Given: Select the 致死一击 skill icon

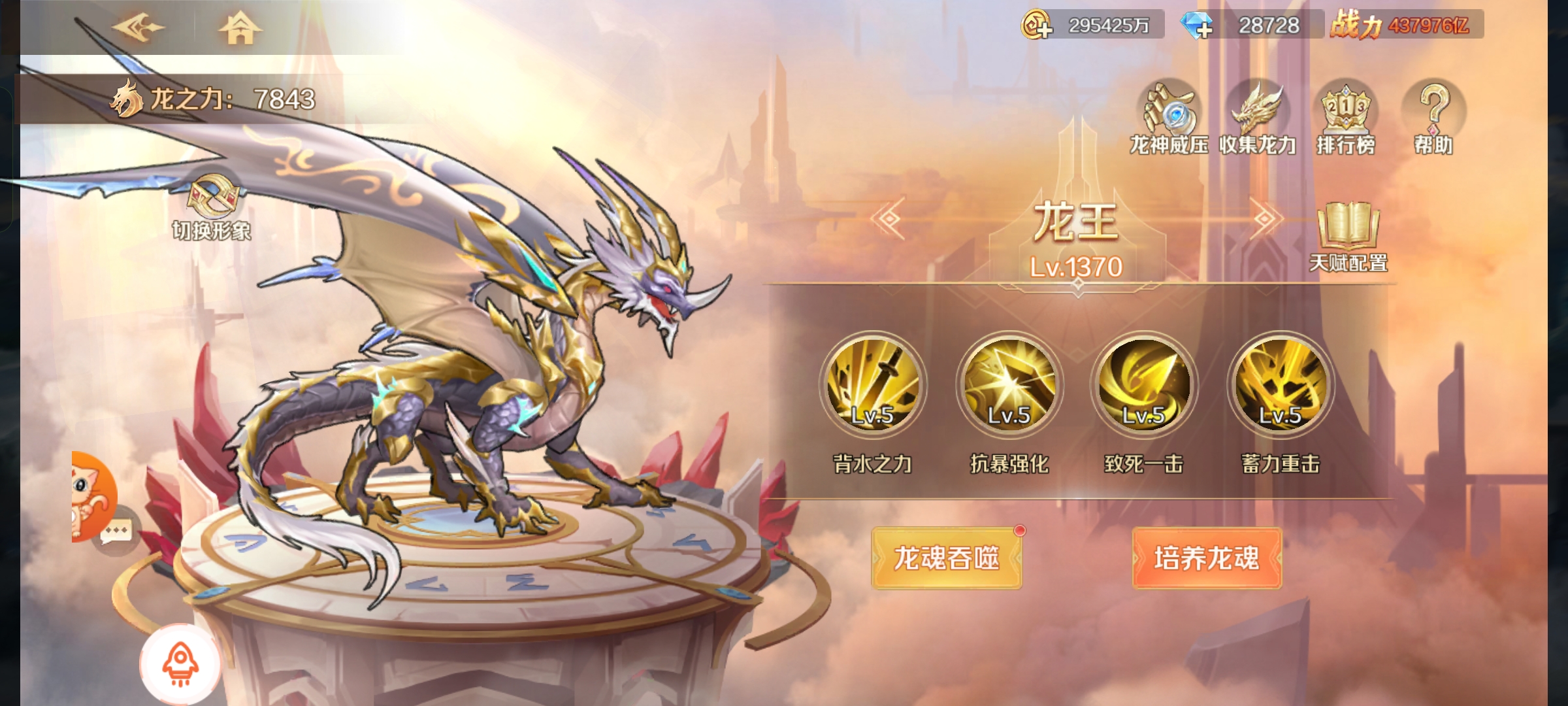Looking at the screenshot, I should 1144,384.
